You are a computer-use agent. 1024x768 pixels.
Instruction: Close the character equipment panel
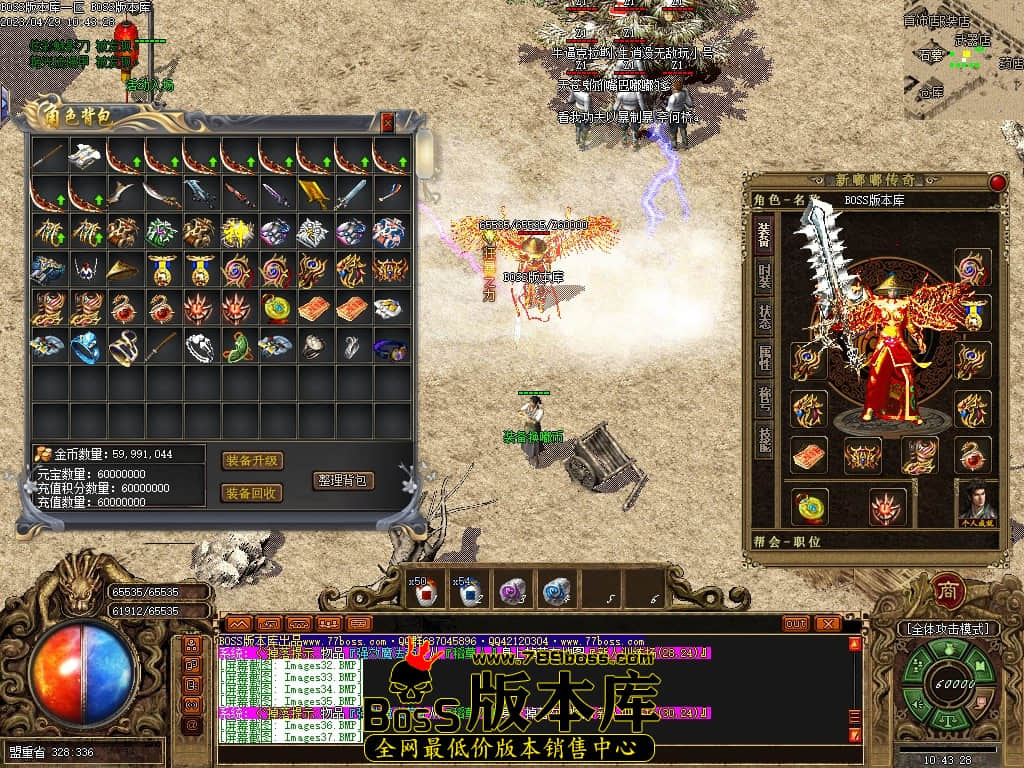click(x=997, y=183)
